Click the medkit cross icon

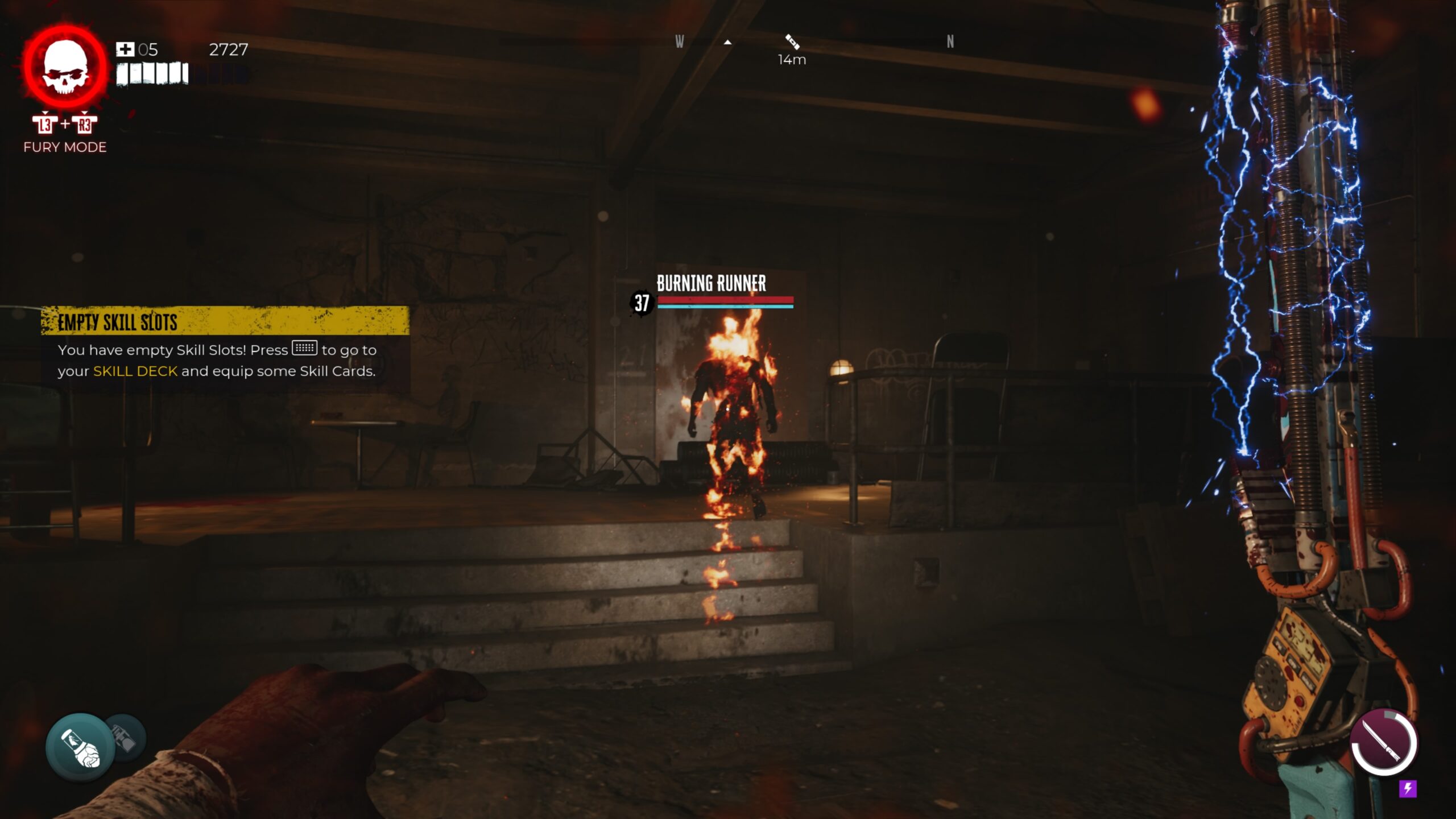(125, 49)
